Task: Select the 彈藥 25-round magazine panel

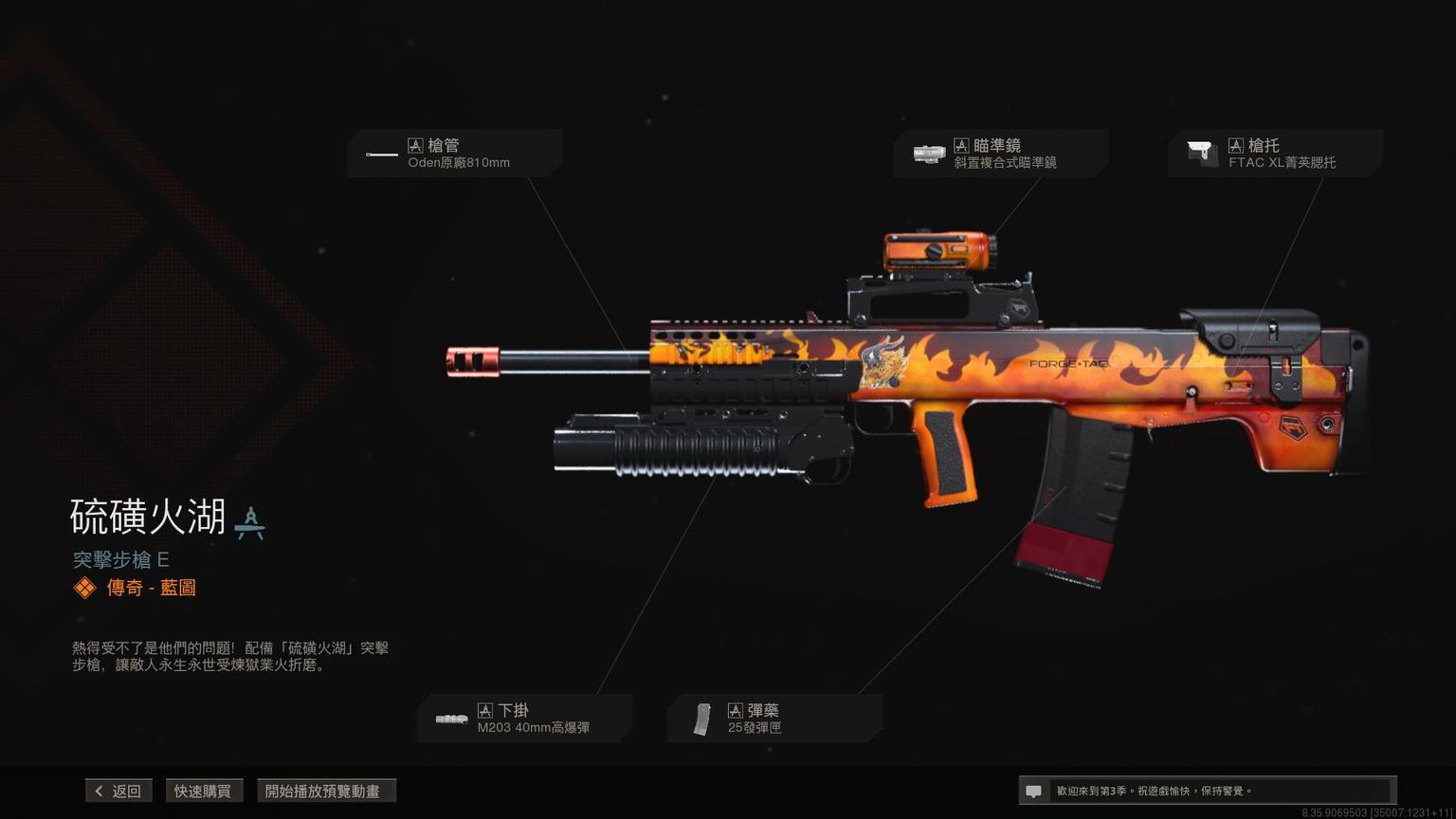Action: pos(774,719)
